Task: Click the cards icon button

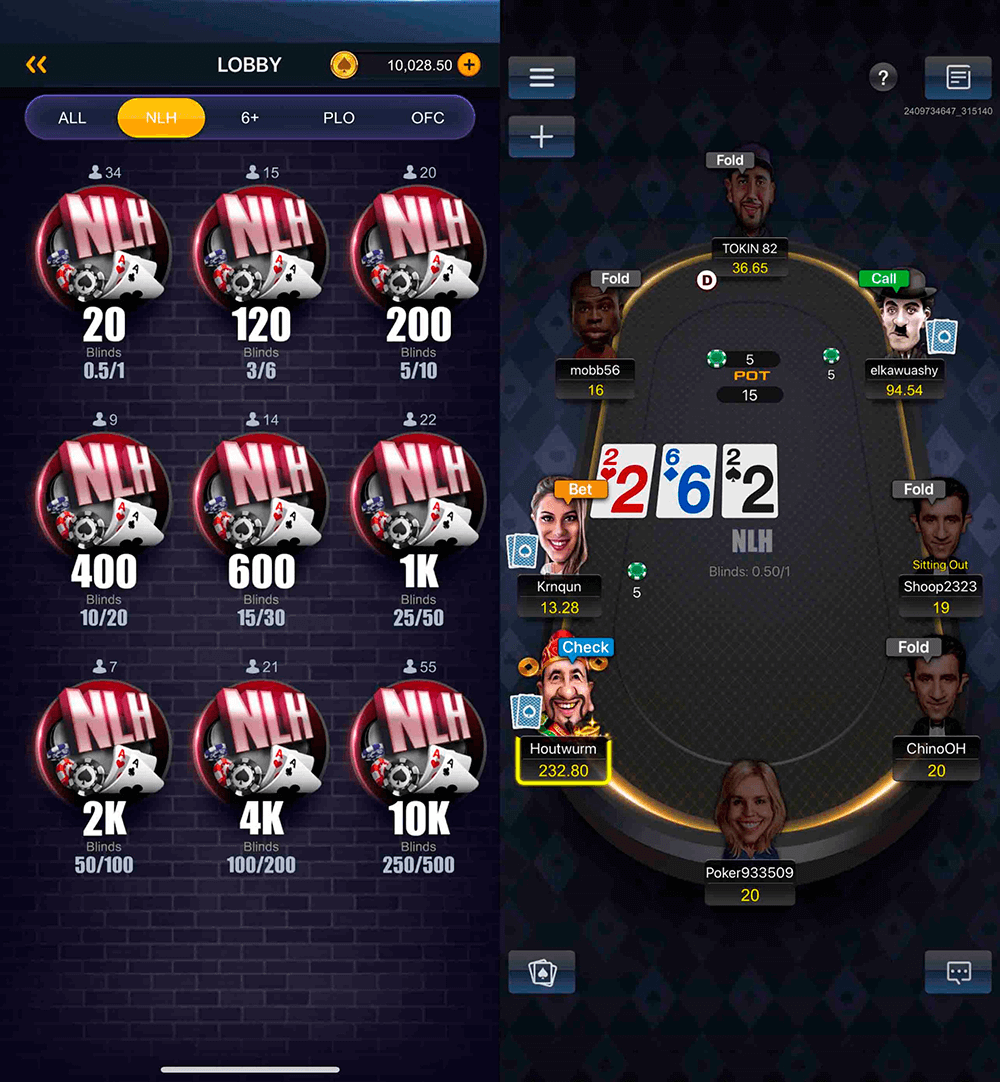Action: click(541, 972)
